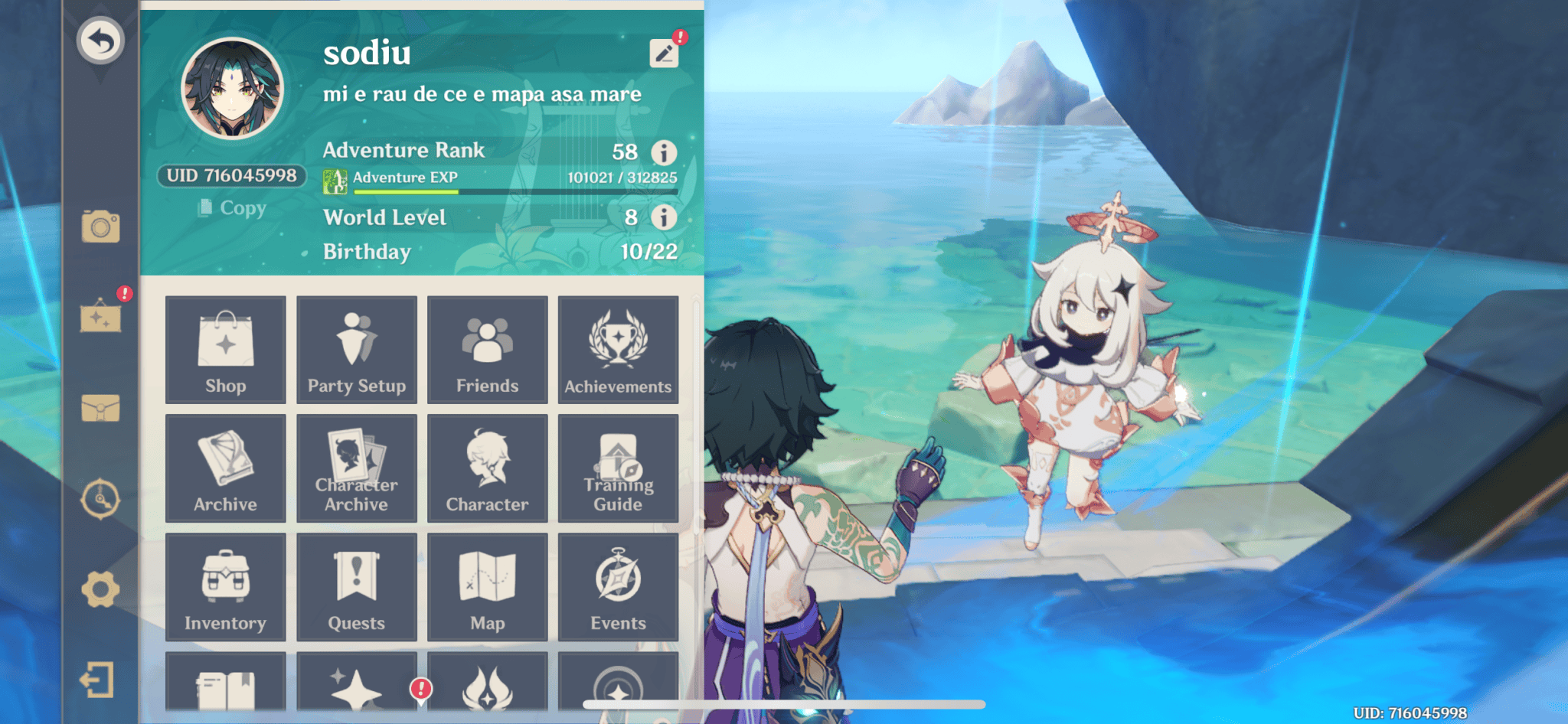The height and width of the screenshot is (724, 1568).
Task: Open the Training Guide
Action: point(618,468)
